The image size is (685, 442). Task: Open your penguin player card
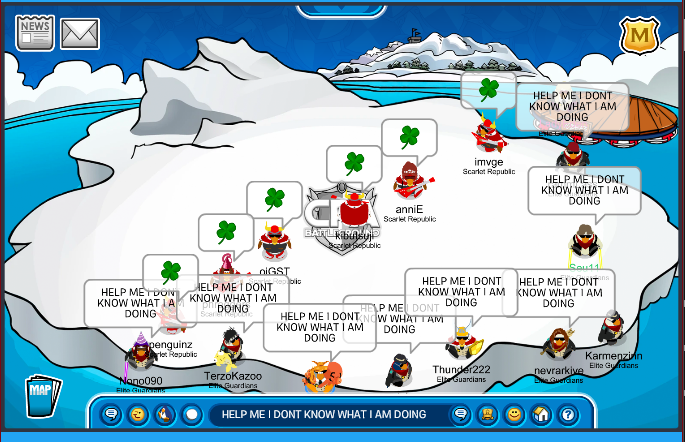[x=489, y=414]
